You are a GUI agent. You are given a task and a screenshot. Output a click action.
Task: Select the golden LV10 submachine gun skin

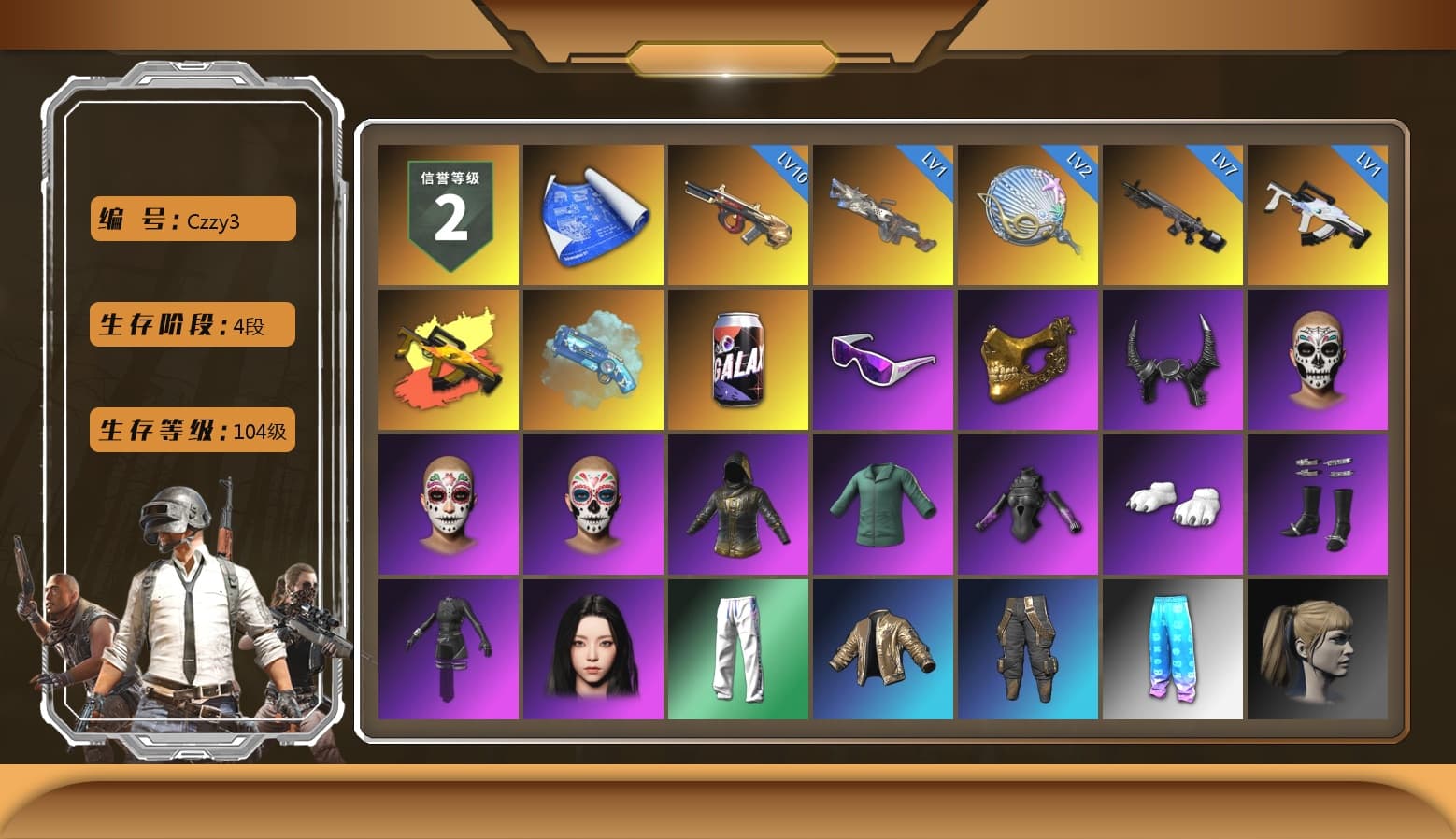tap(738, 215)
